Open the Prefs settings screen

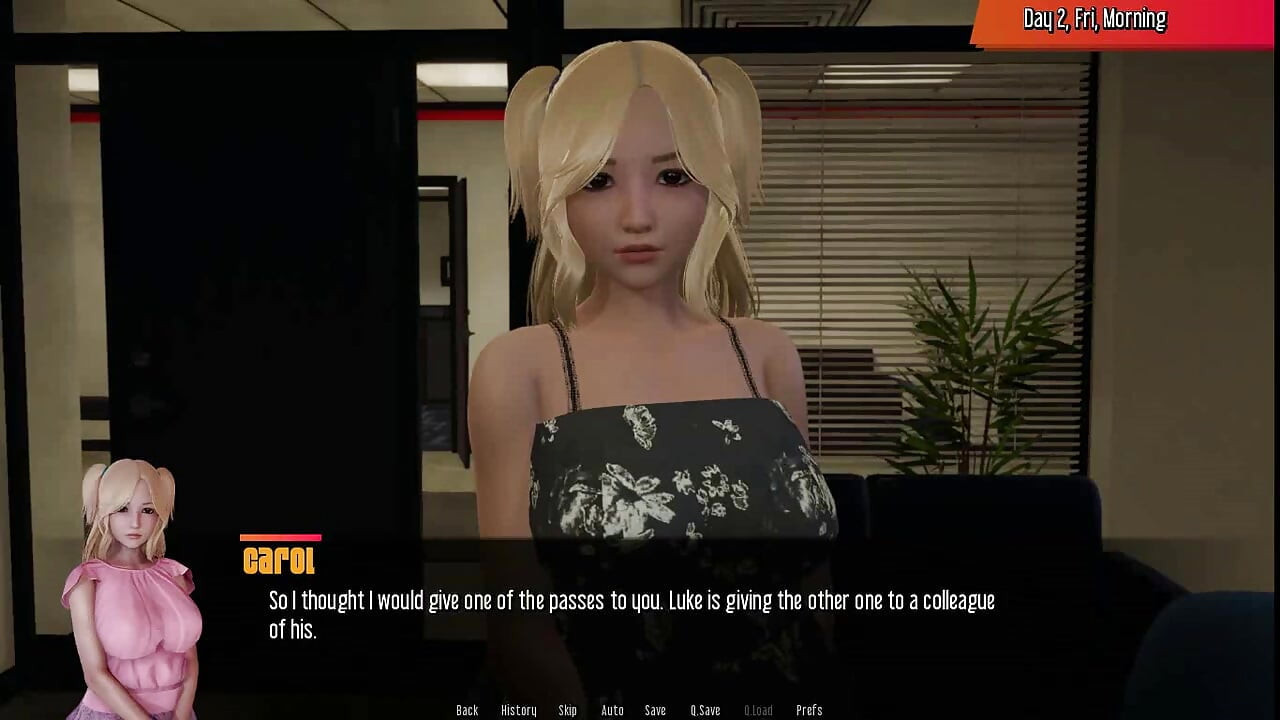[809, 709]
